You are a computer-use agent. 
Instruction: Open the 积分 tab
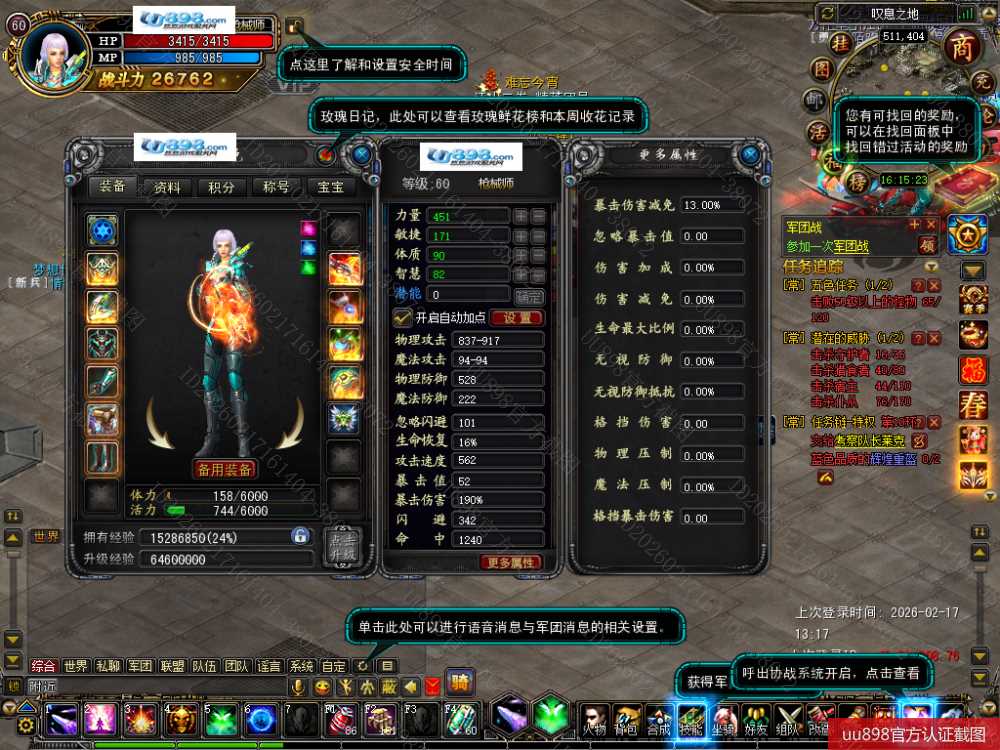click(x=221, y=187)
